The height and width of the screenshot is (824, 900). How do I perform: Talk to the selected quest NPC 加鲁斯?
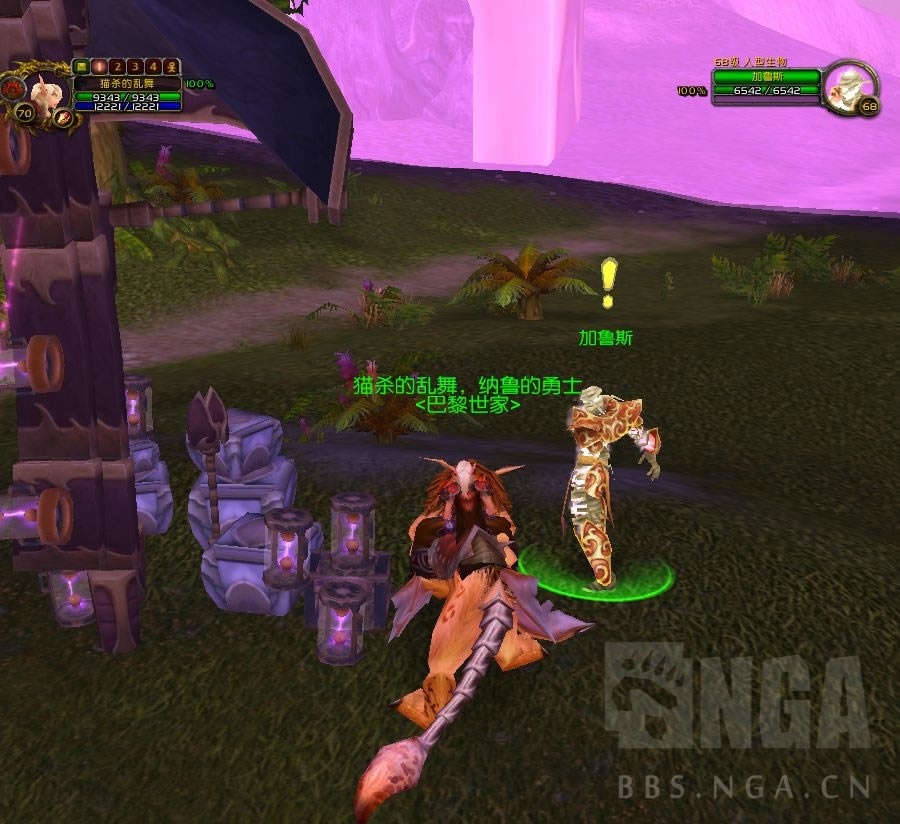[605, 490]
